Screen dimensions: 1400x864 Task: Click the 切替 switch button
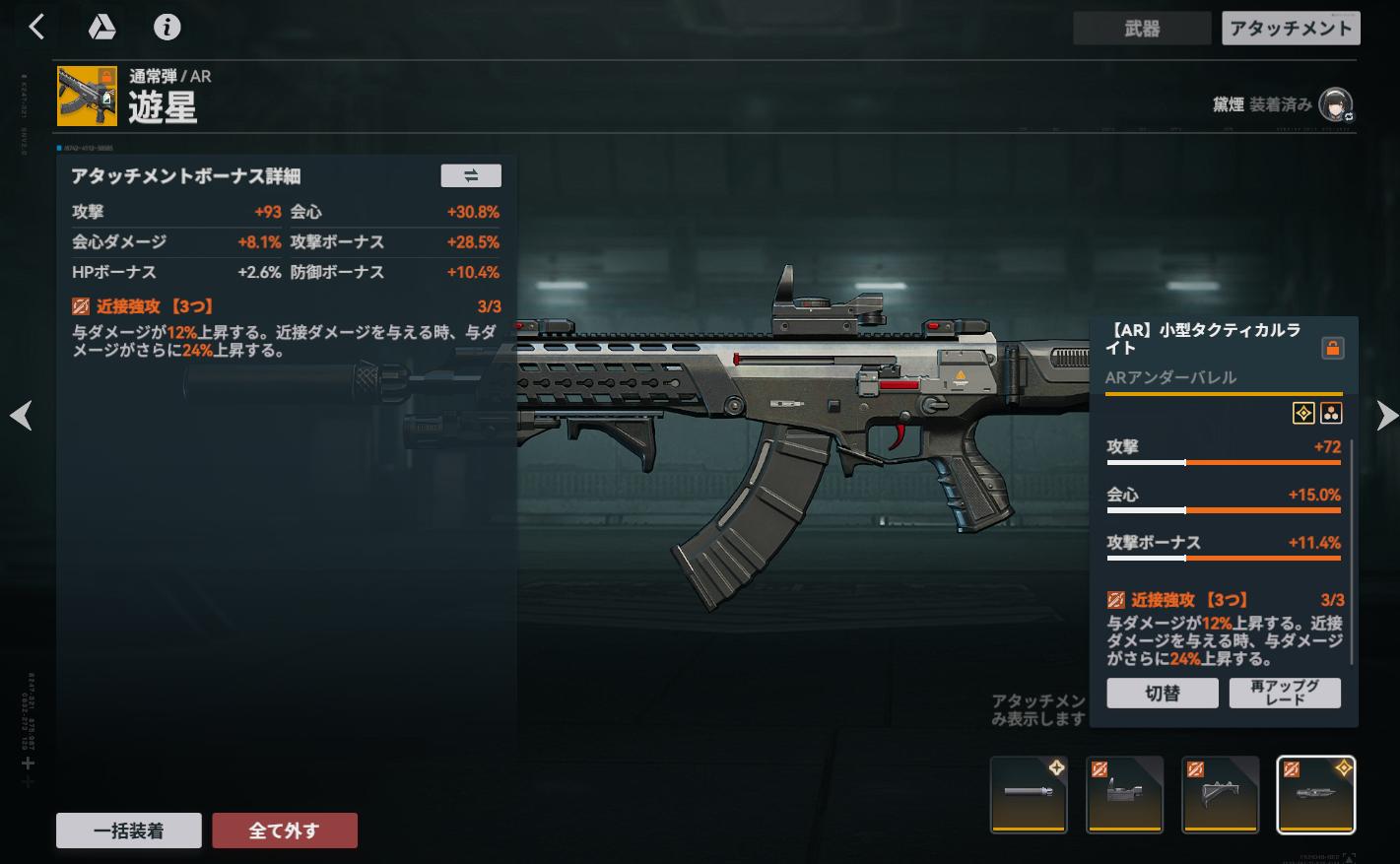(x=1163, y=693)
